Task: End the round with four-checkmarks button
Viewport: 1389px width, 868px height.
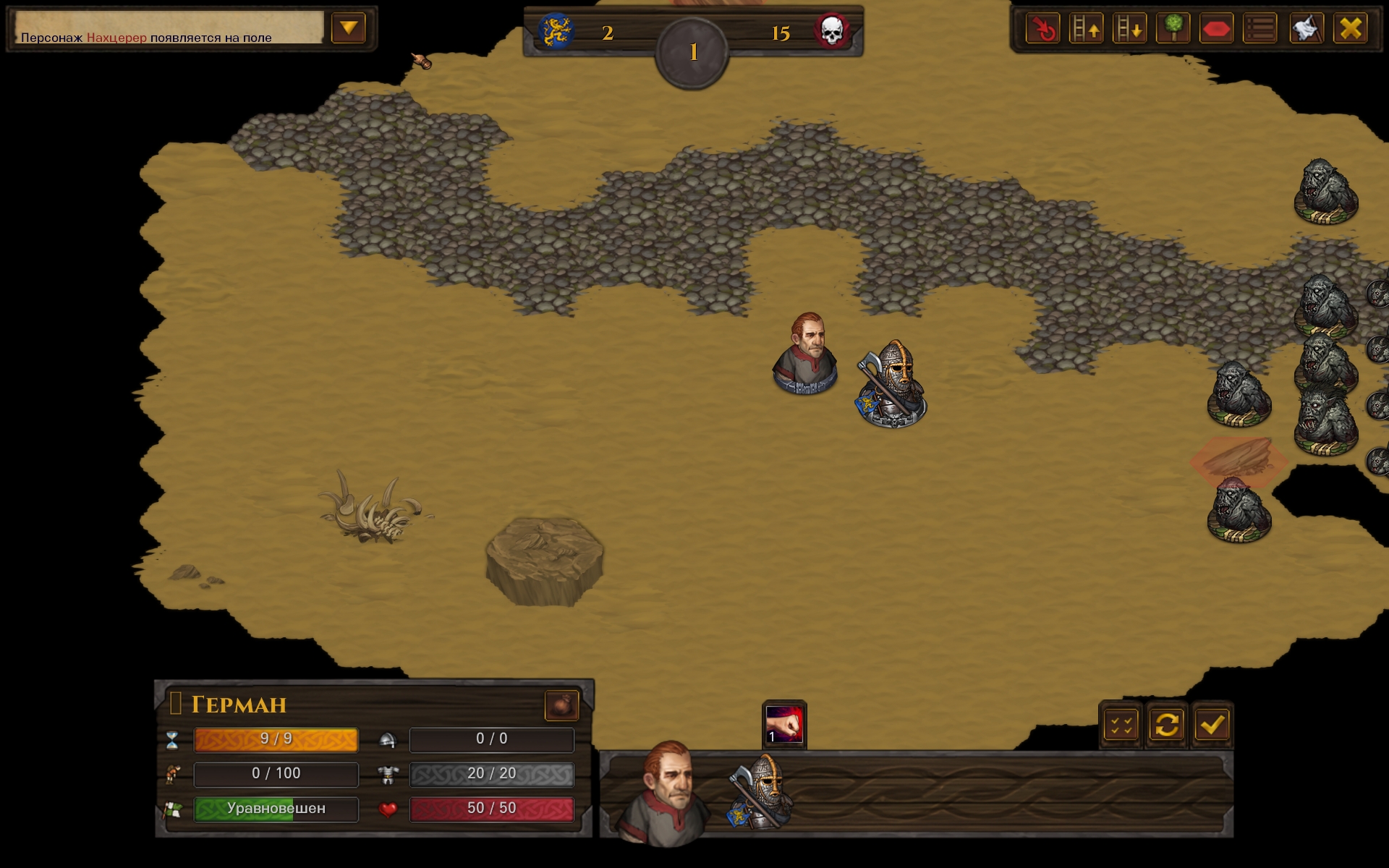Action: 1121,725
